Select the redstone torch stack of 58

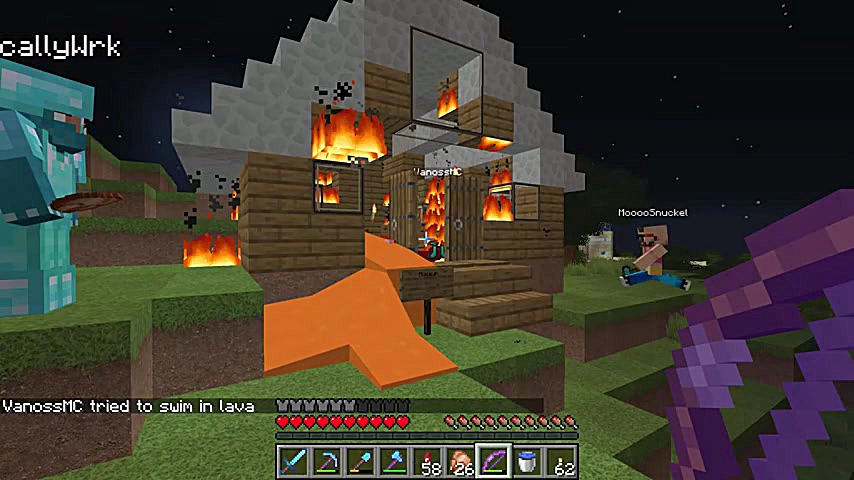coord(428,461)
